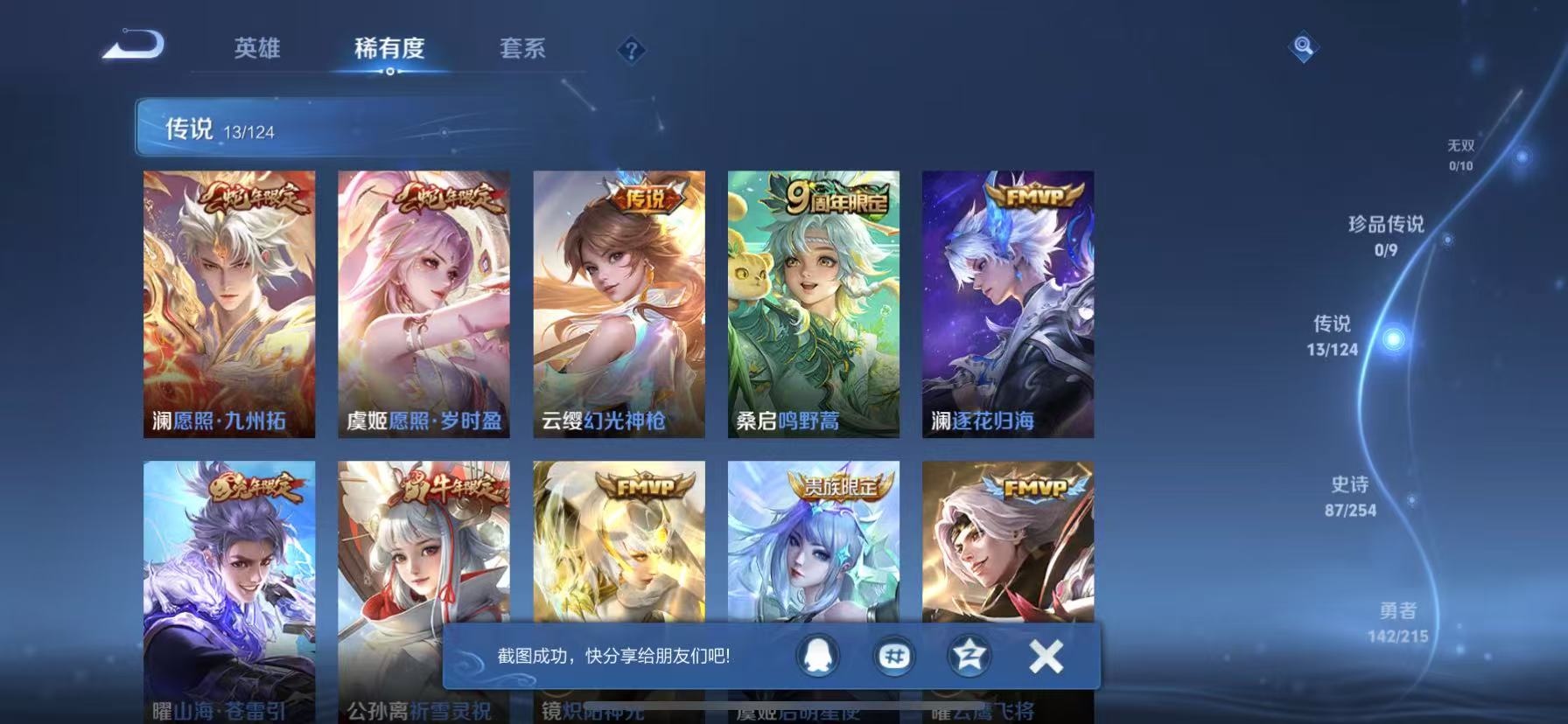Switch to the 套系 tab

pos(522,50)
